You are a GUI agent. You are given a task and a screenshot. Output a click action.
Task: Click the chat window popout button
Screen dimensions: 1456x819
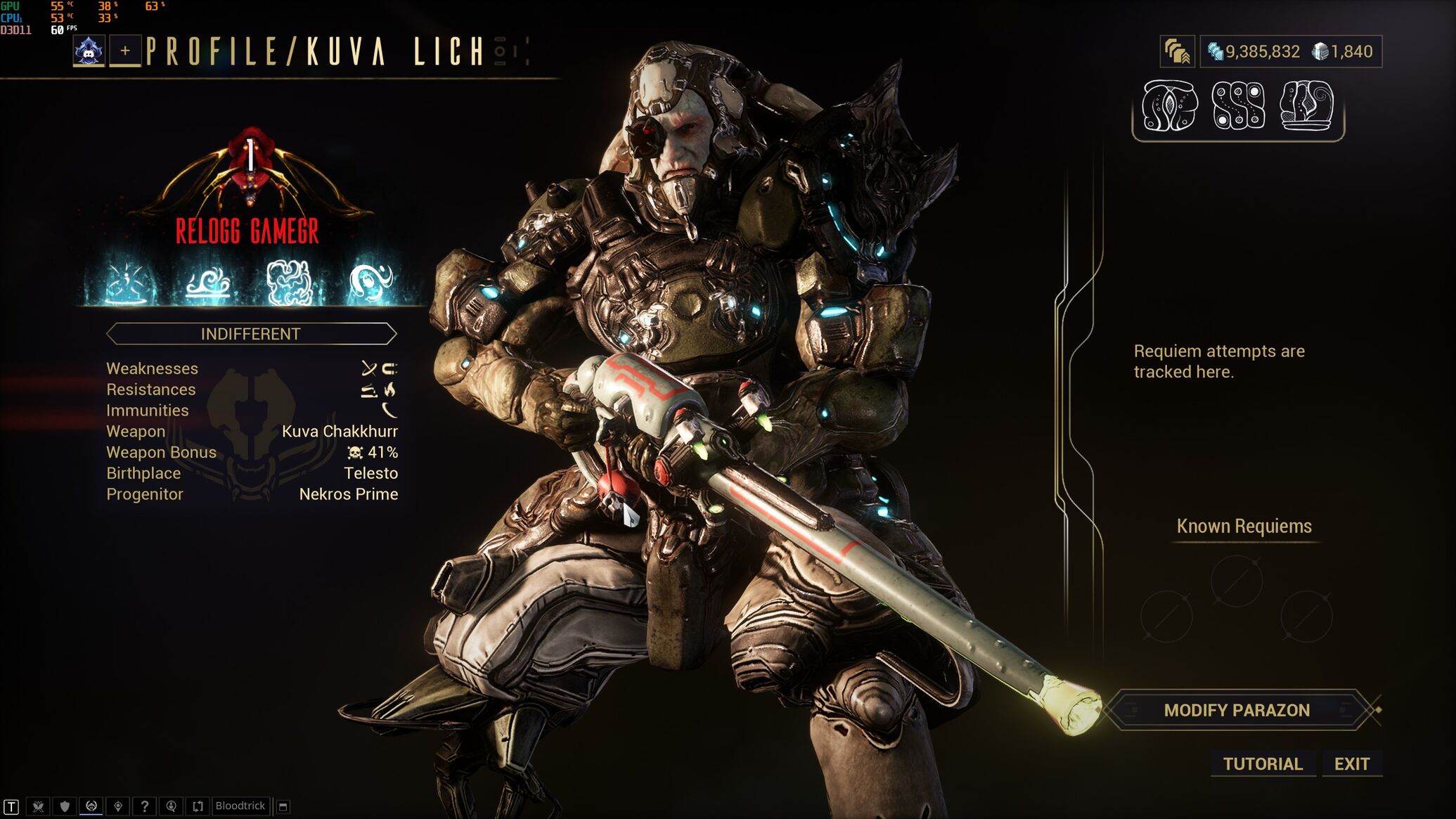pyautogui.click(x=283, y=806)
